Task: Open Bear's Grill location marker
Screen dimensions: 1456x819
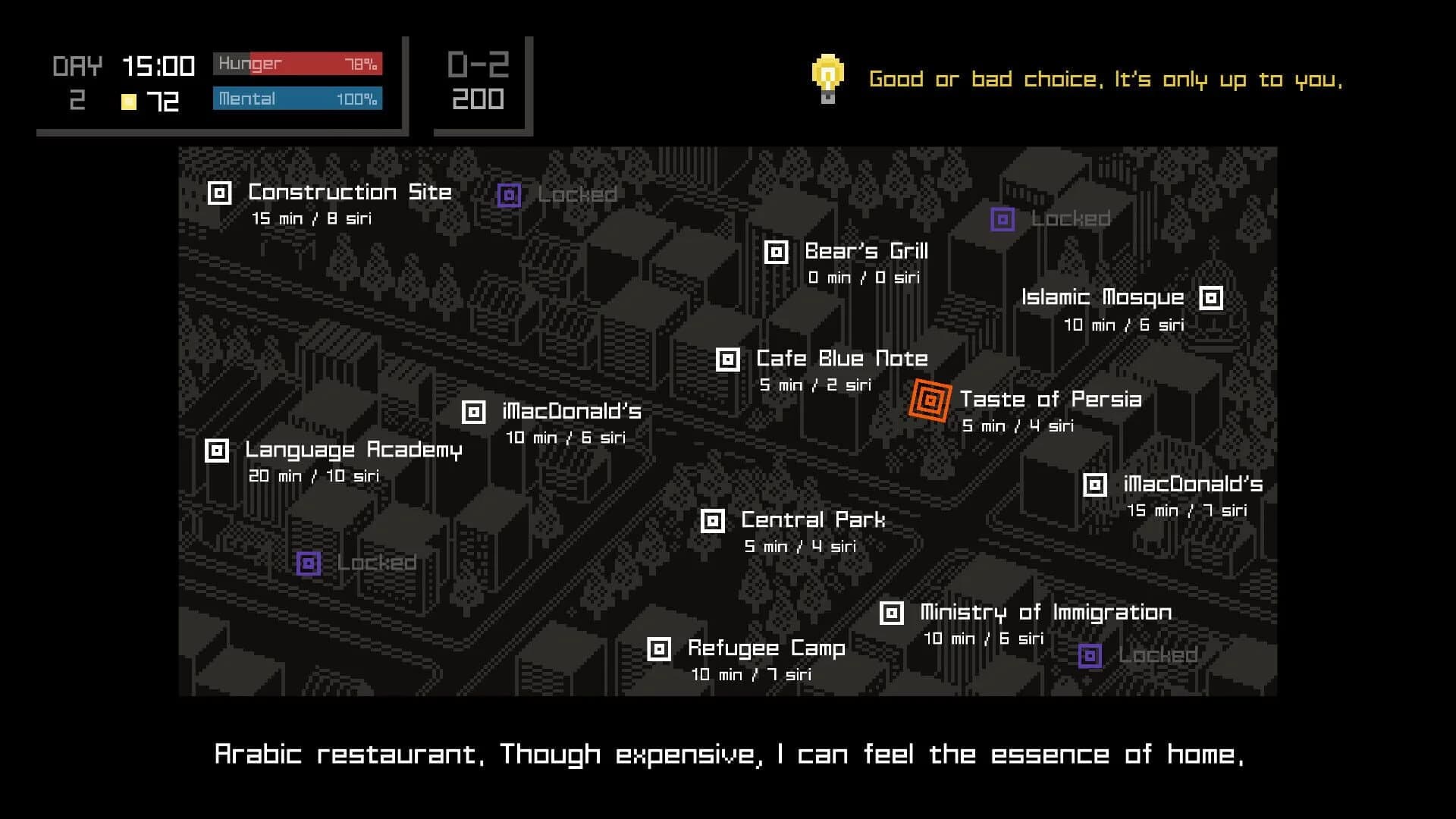Action: (777, 251)
